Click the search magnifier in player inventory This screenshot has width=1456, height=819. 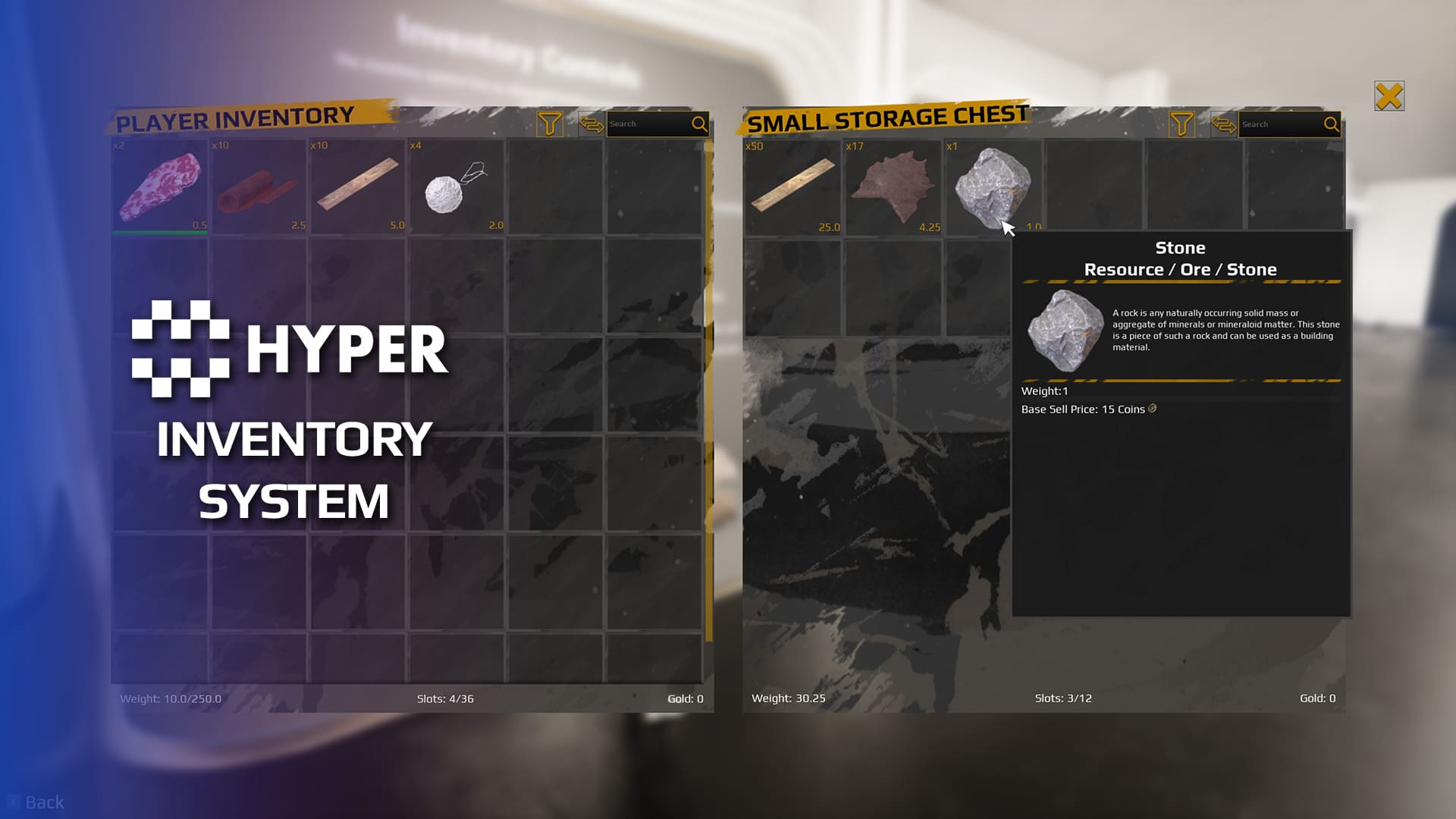[698, 123]
